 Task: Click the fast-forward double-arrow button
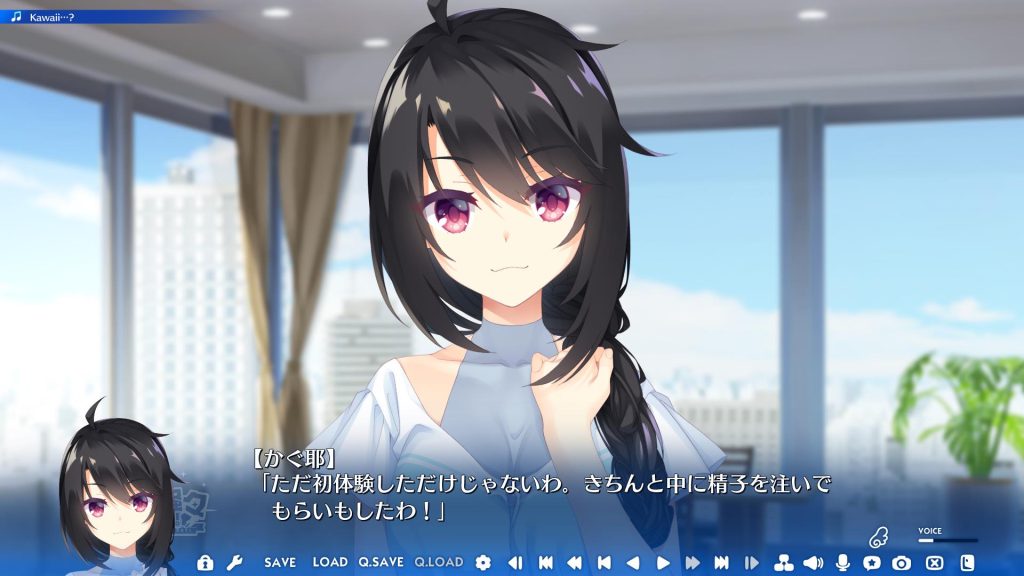pyautogui.click(x=692, y=563)
